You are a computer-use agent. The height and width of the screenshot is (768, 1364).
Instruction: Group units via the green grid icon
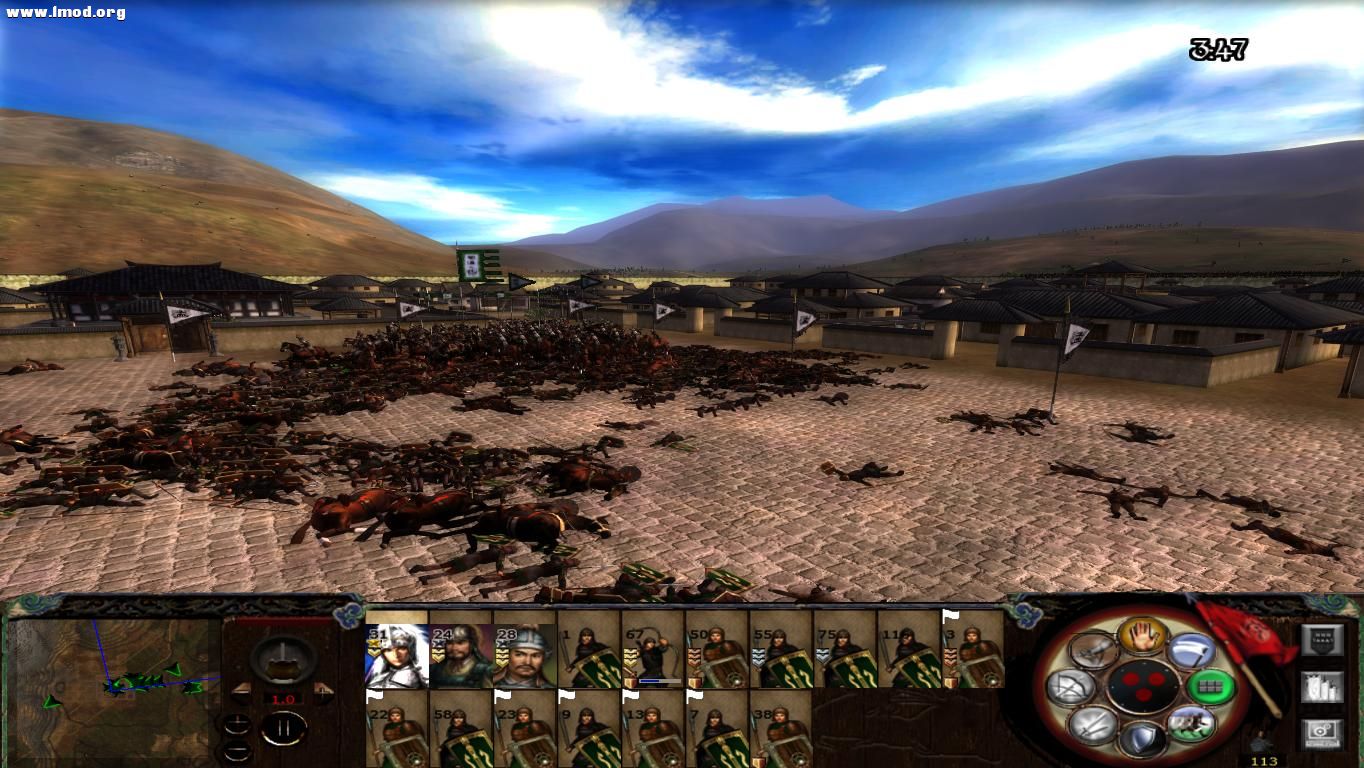click(x=1208, y=685)
